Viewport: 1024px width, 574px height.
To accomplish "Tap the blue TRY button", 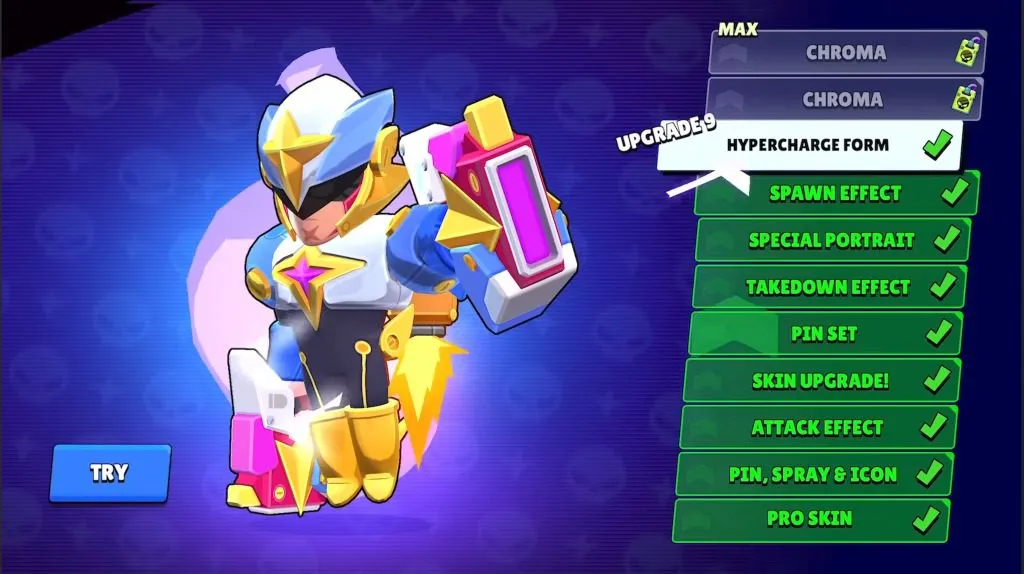I will (x=109, y=473).
